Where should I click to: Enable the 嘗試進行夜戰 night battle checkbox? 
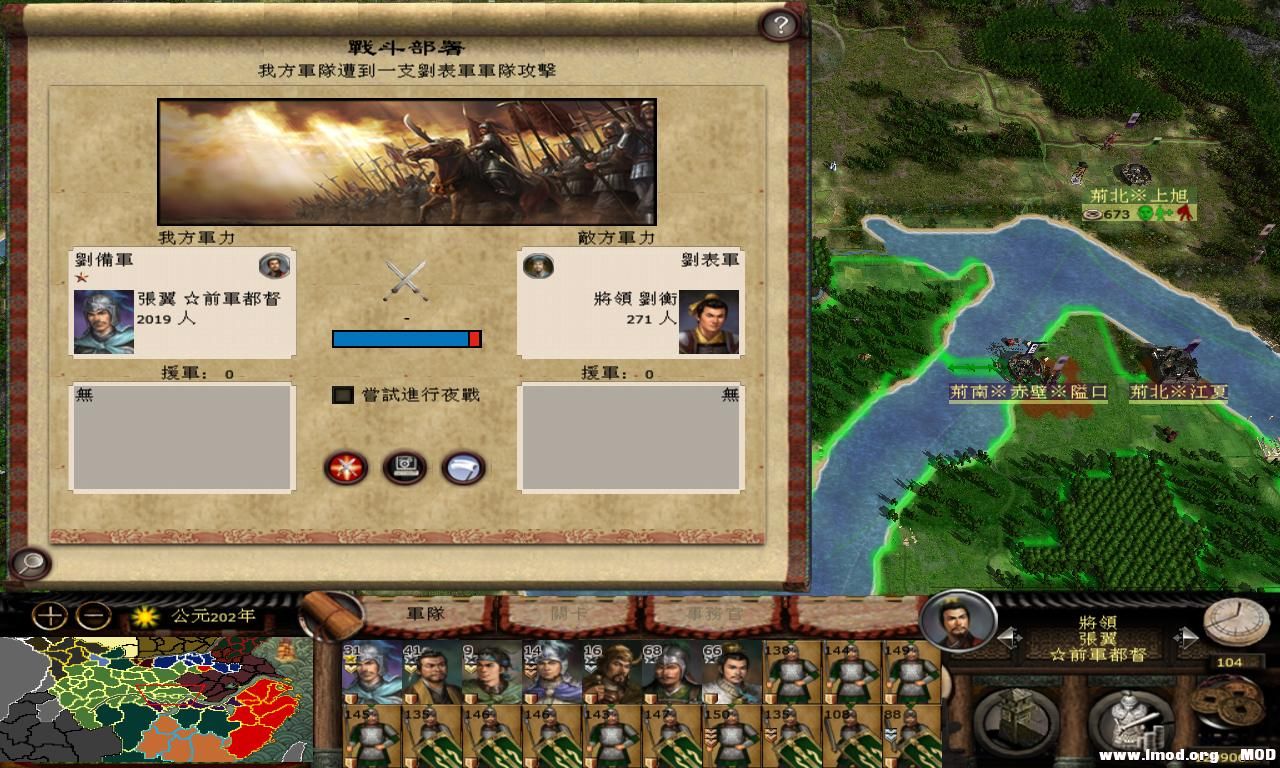click(x=342, y=396)
